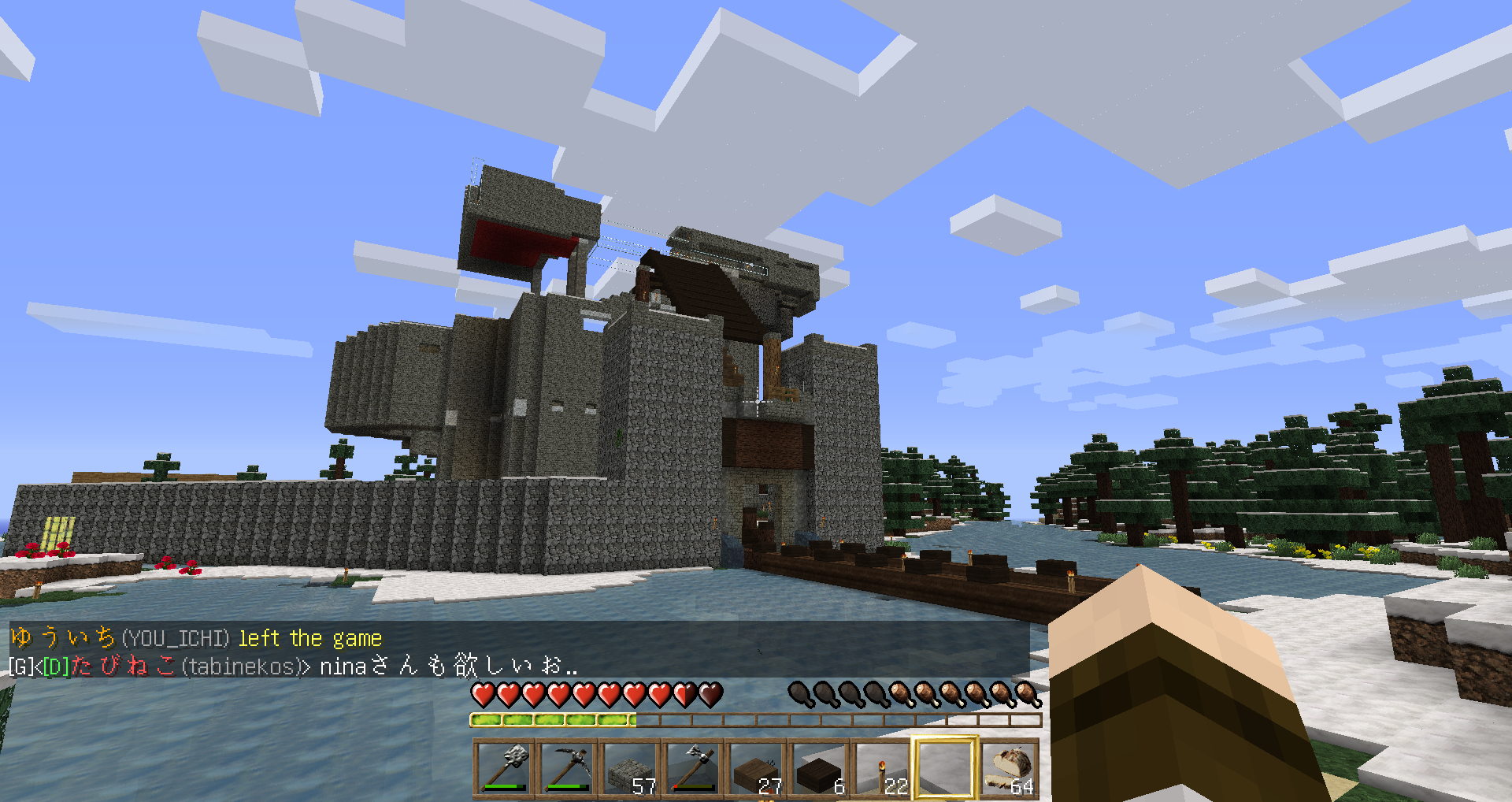Screen dimensions: 1512x802
Task: Click the gold-highlighted empty hotbar slot
Action: tap(945, 768)
